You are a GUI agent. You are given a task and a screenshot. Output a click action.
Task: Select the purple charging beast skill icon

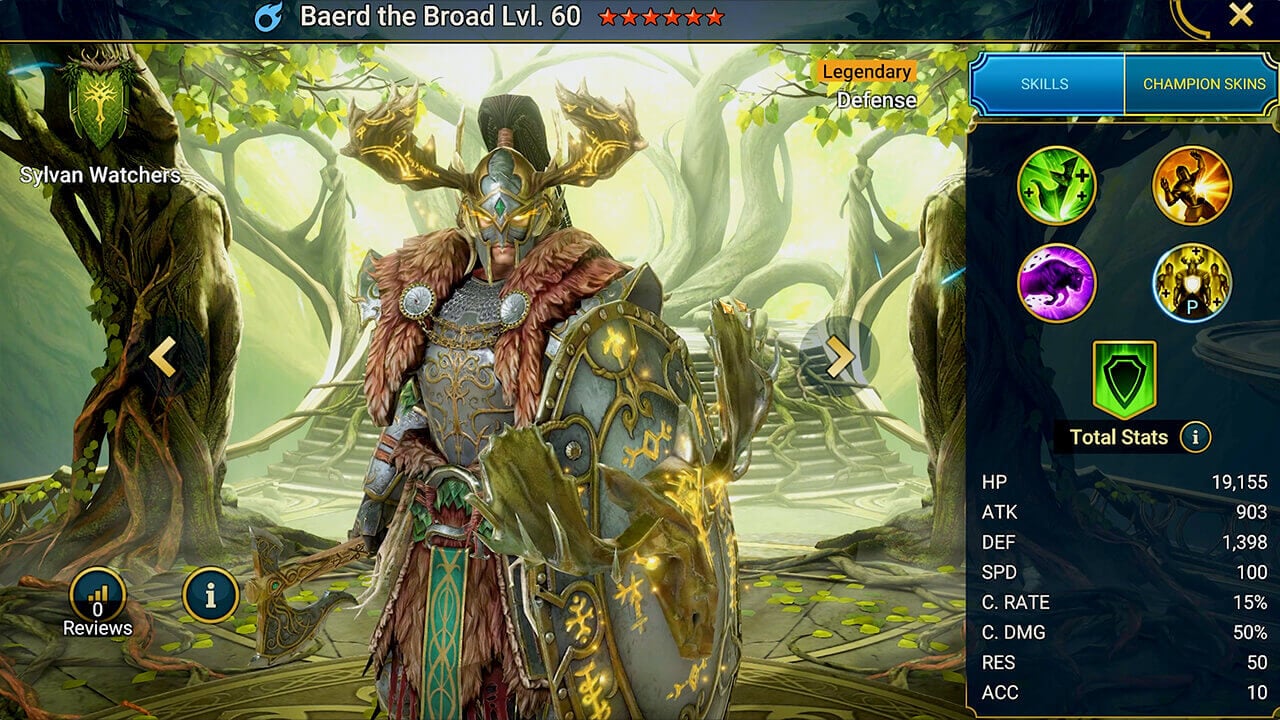tap(1057, 283)
